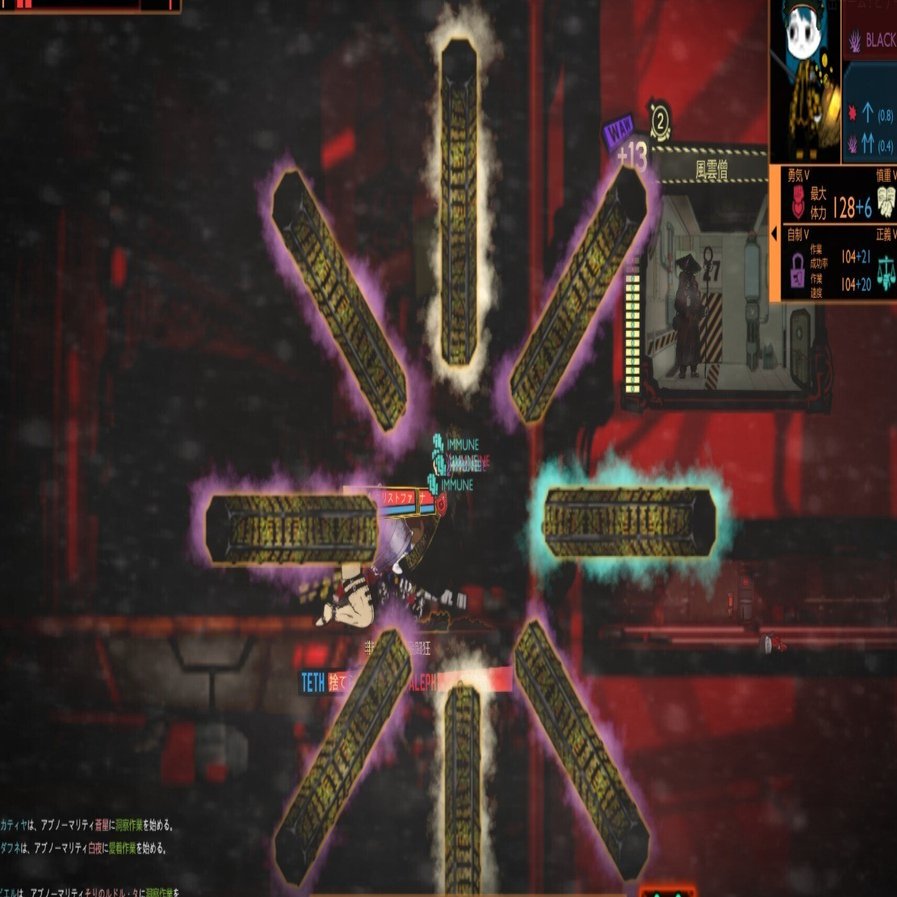This screenshot has height=897, width=897.
Task: Collapse the agent stats panel with the arrow
Action: (774, 235)
